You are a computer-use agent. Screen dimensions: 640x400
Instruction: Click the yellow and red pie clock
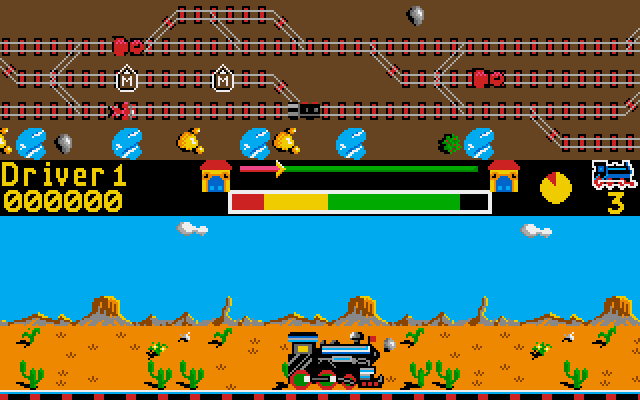555,186
